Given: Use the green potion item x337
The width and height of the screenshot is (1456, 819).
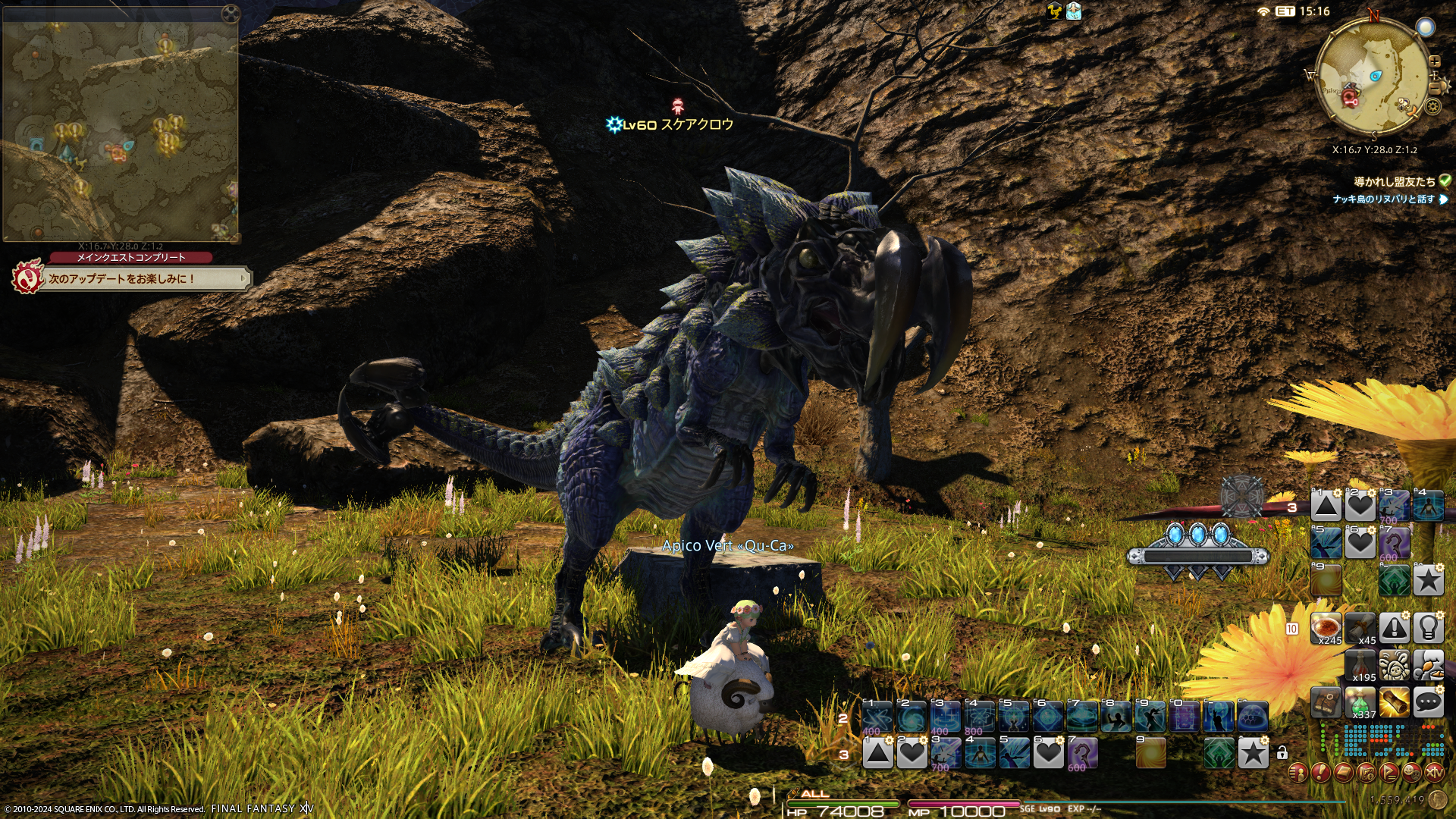Looking at the screenshot, I should (x=1360, y=703).
